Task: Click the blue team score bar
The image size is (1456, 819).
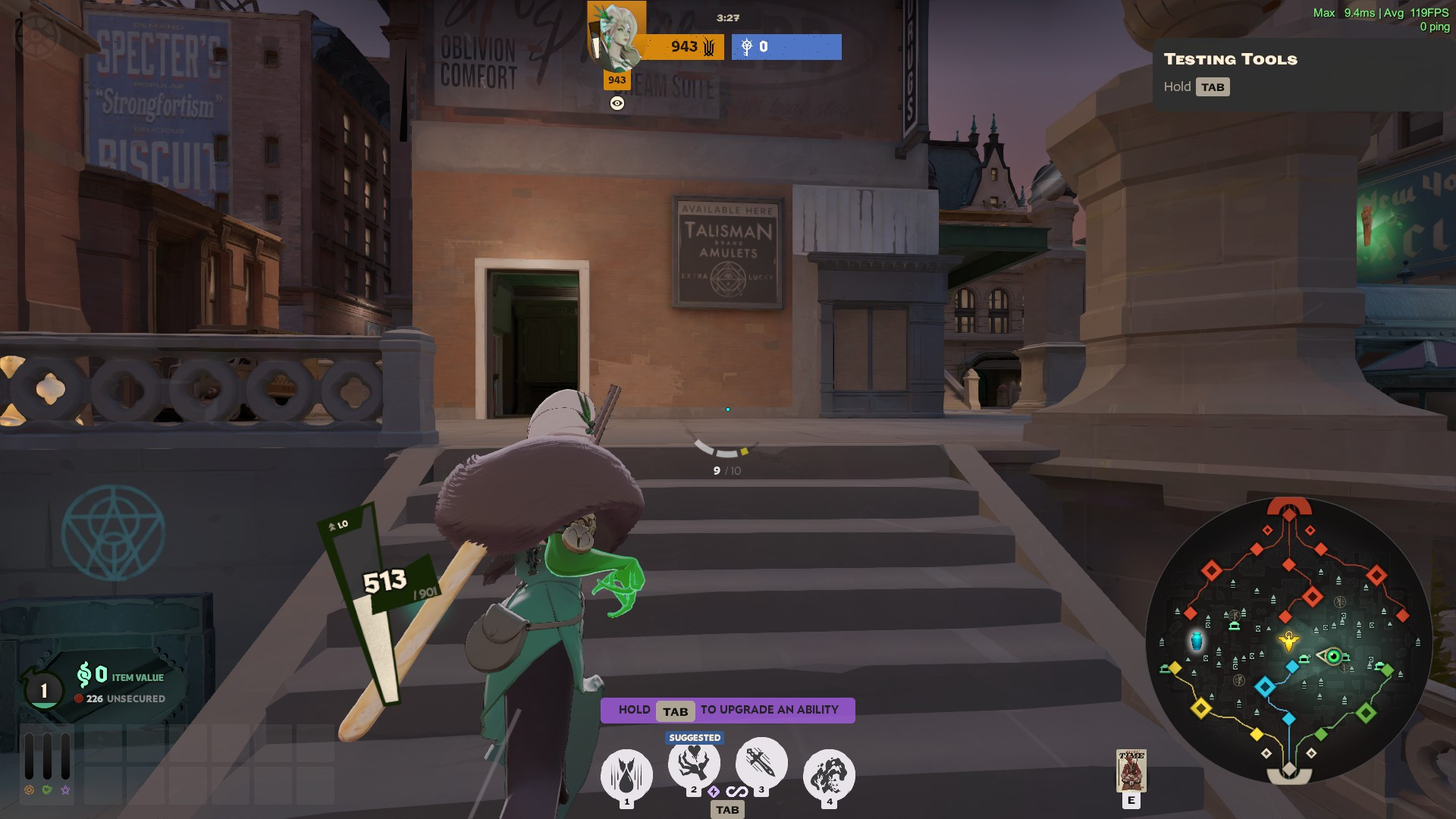Action: tap(786, 47)
